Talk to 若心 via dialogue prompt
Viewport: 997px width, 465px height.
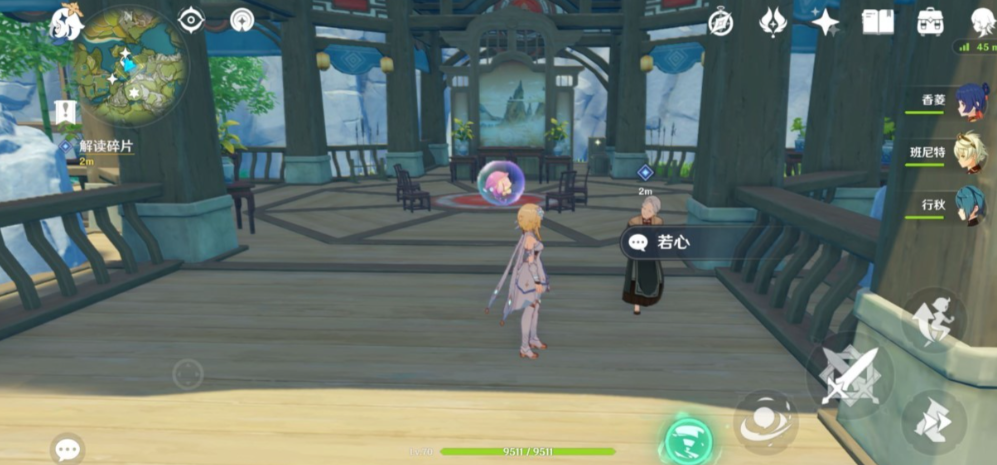point(672,243)
